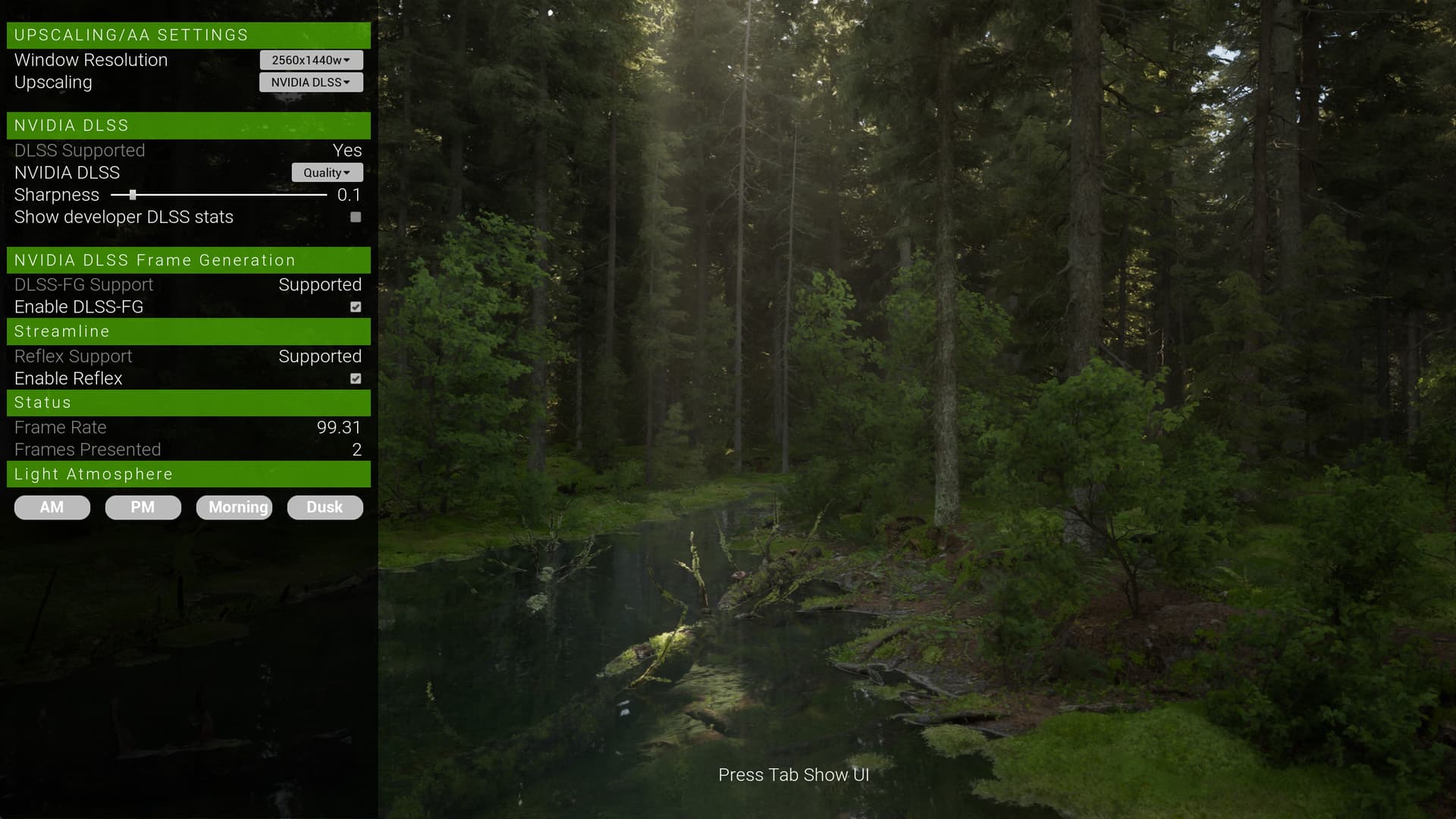Open the NVIDIA DLSS Quality dropdown

pos(327,172)
